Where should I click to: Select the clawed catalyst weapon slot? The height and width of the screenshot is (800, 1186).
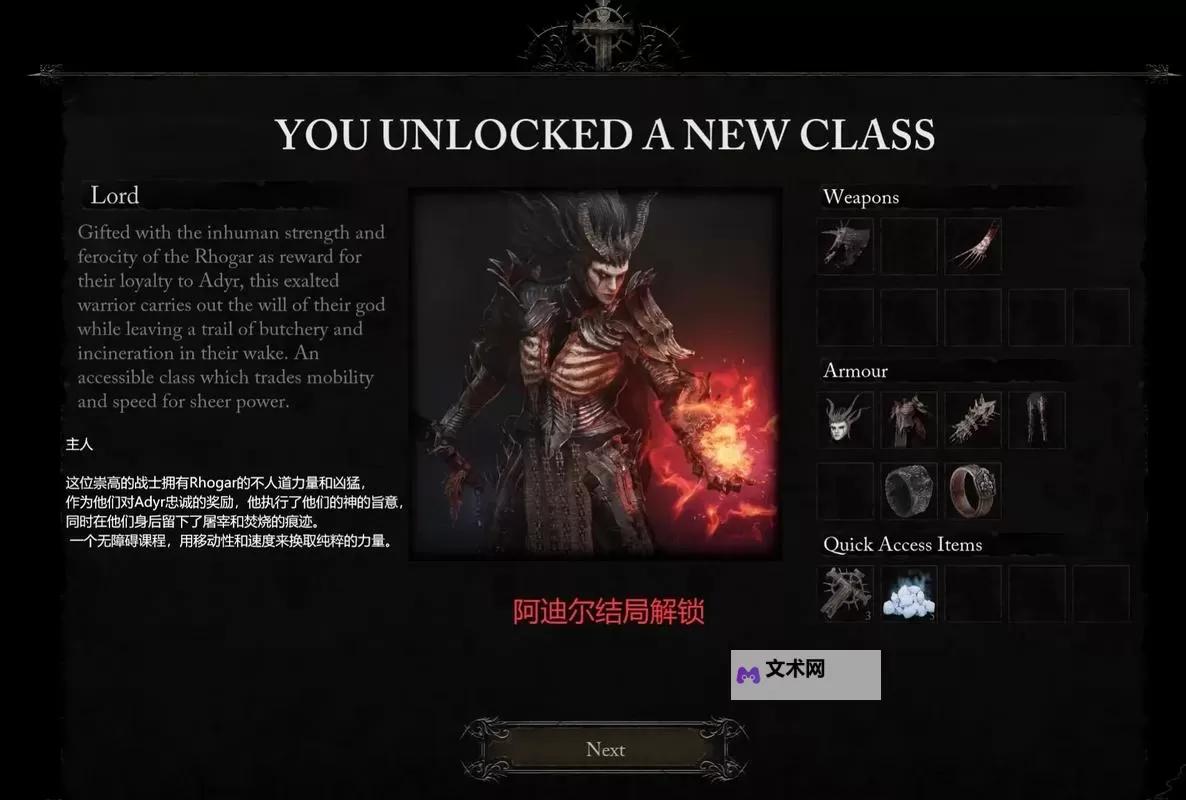tap(972, 246)
